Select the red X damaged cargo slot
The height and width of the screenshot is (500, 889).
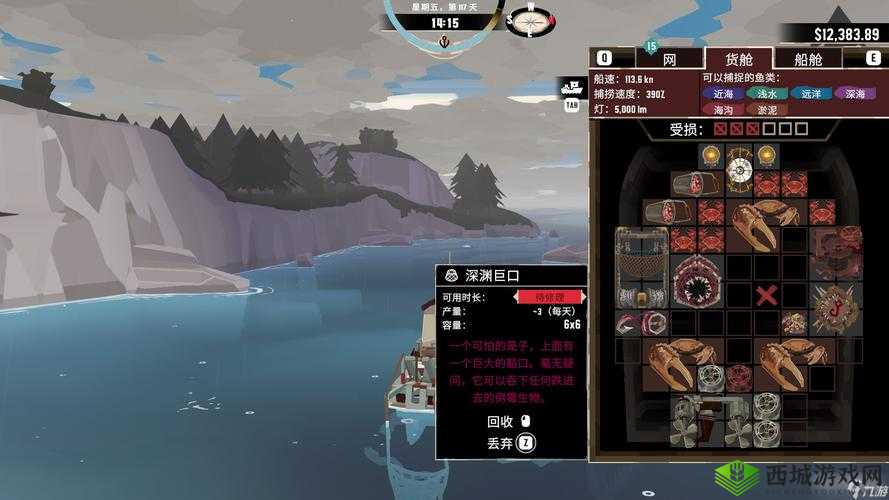pos(767,295)
